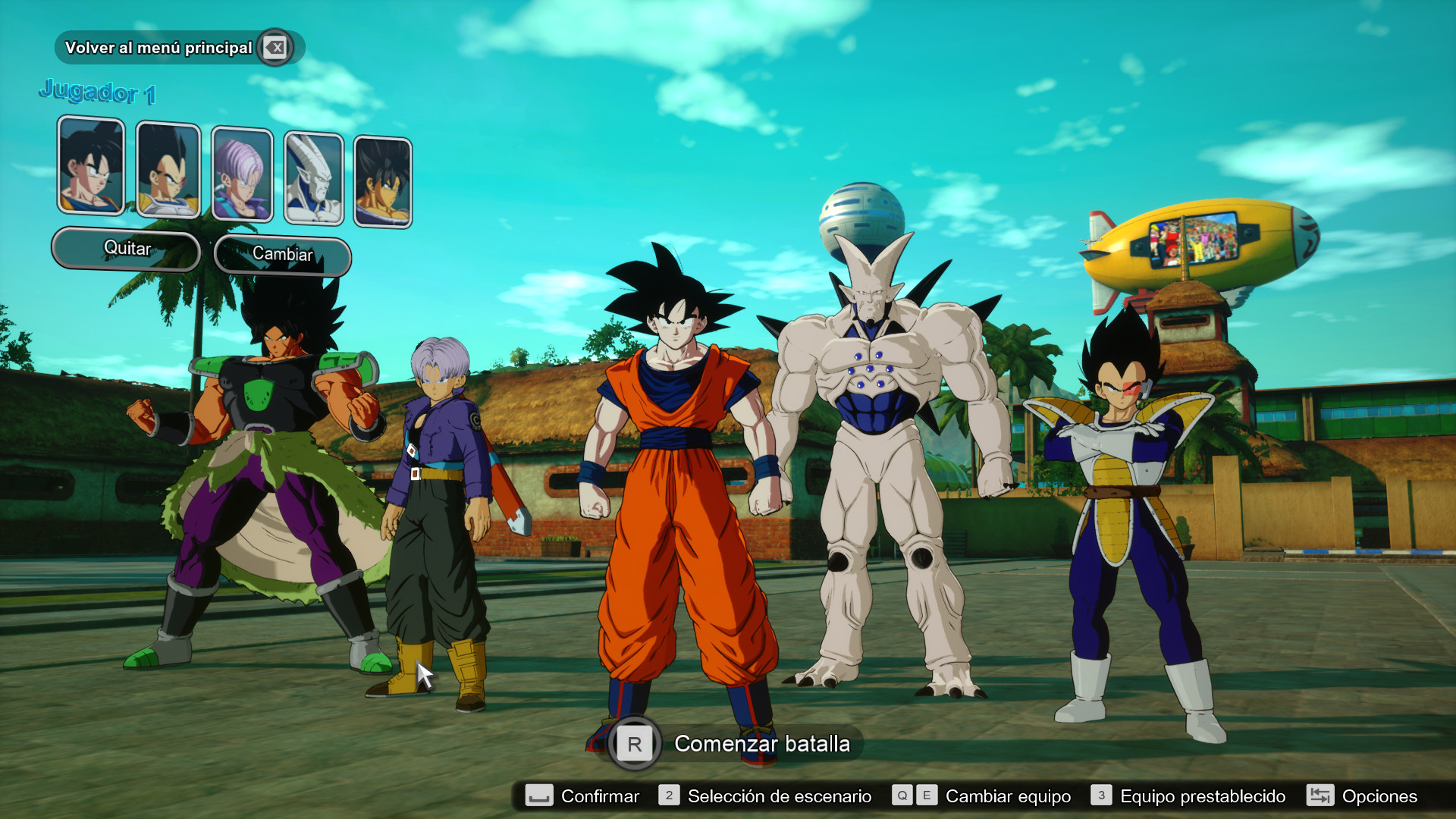
Task: Click the Cambiar button
Action: click(283, 255)
